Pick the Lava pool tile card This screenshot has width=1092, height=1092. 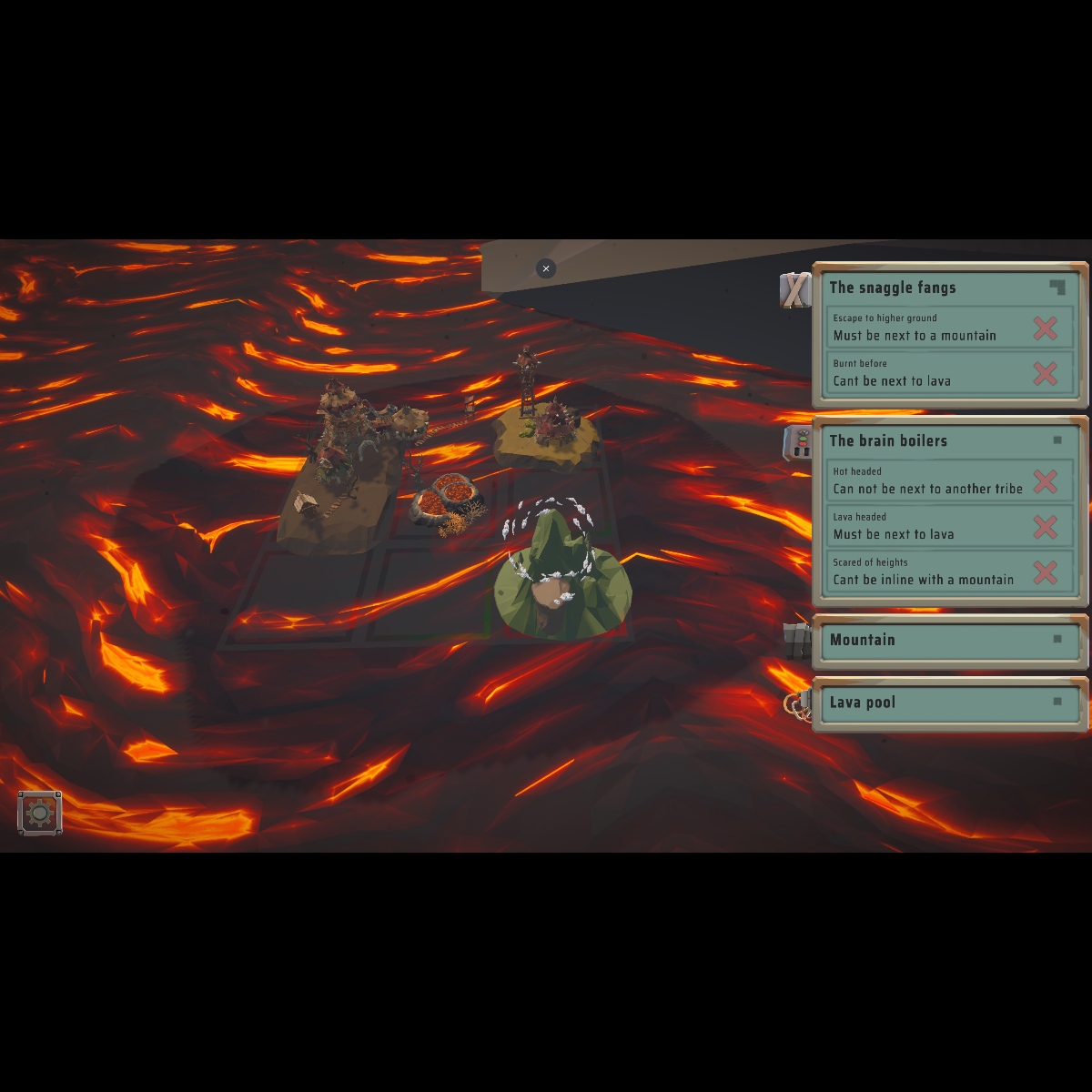tap(948, 703)
